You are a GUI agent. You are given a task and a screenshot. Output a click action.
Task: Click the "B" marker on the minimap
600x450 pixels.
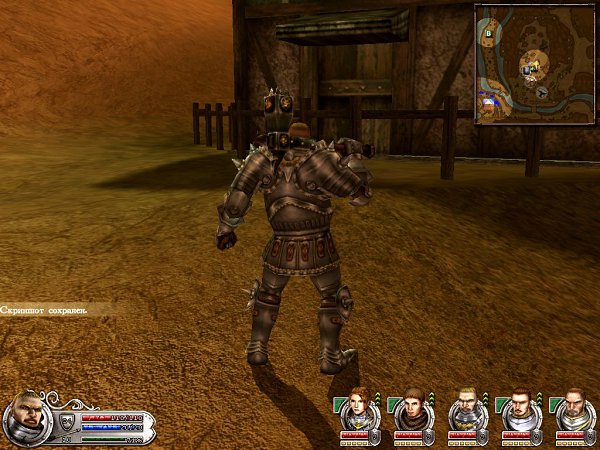(x=488, y=33)
